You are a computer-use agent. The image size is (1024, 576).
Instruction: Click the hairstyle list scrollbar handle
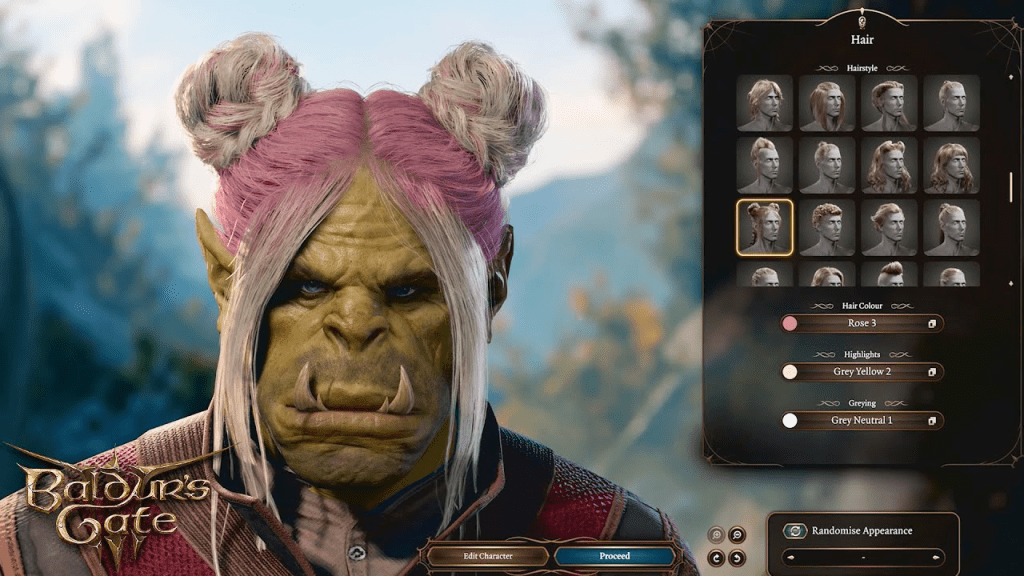[x=1011, y=186]
